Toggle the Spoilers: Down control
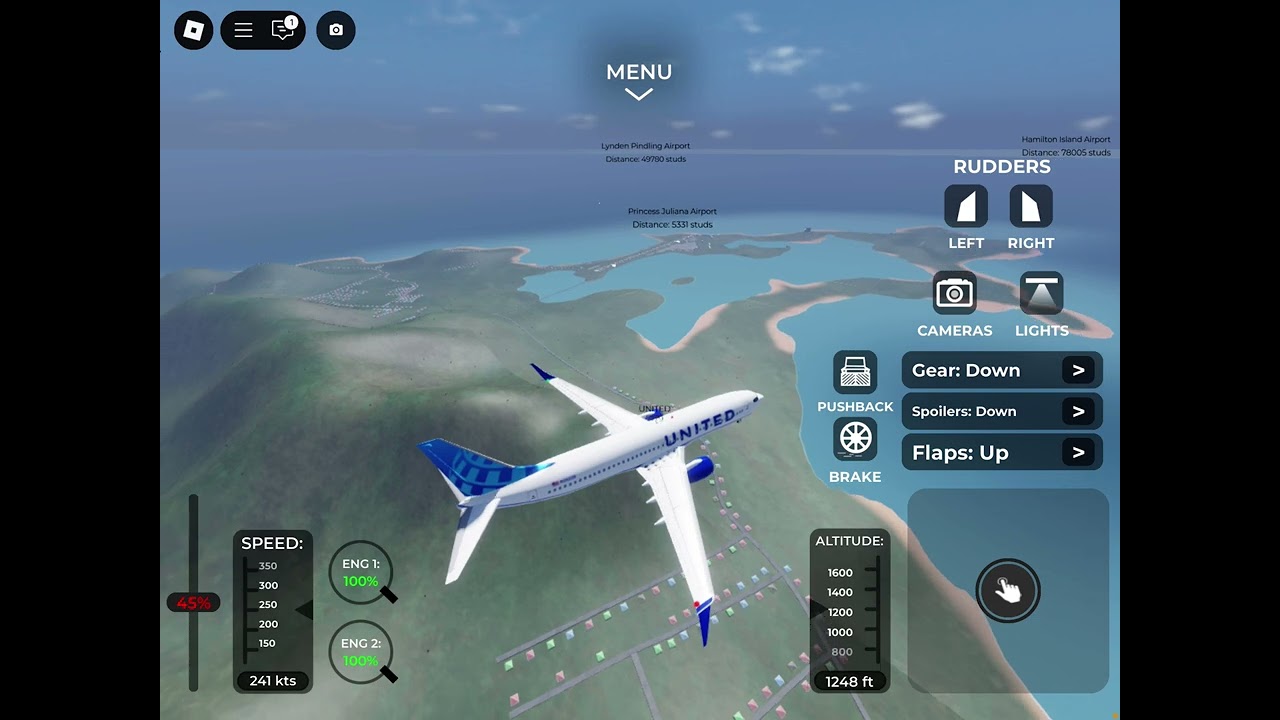The width and height of the screenshot is (1280, 720). tap(1002, 411)
